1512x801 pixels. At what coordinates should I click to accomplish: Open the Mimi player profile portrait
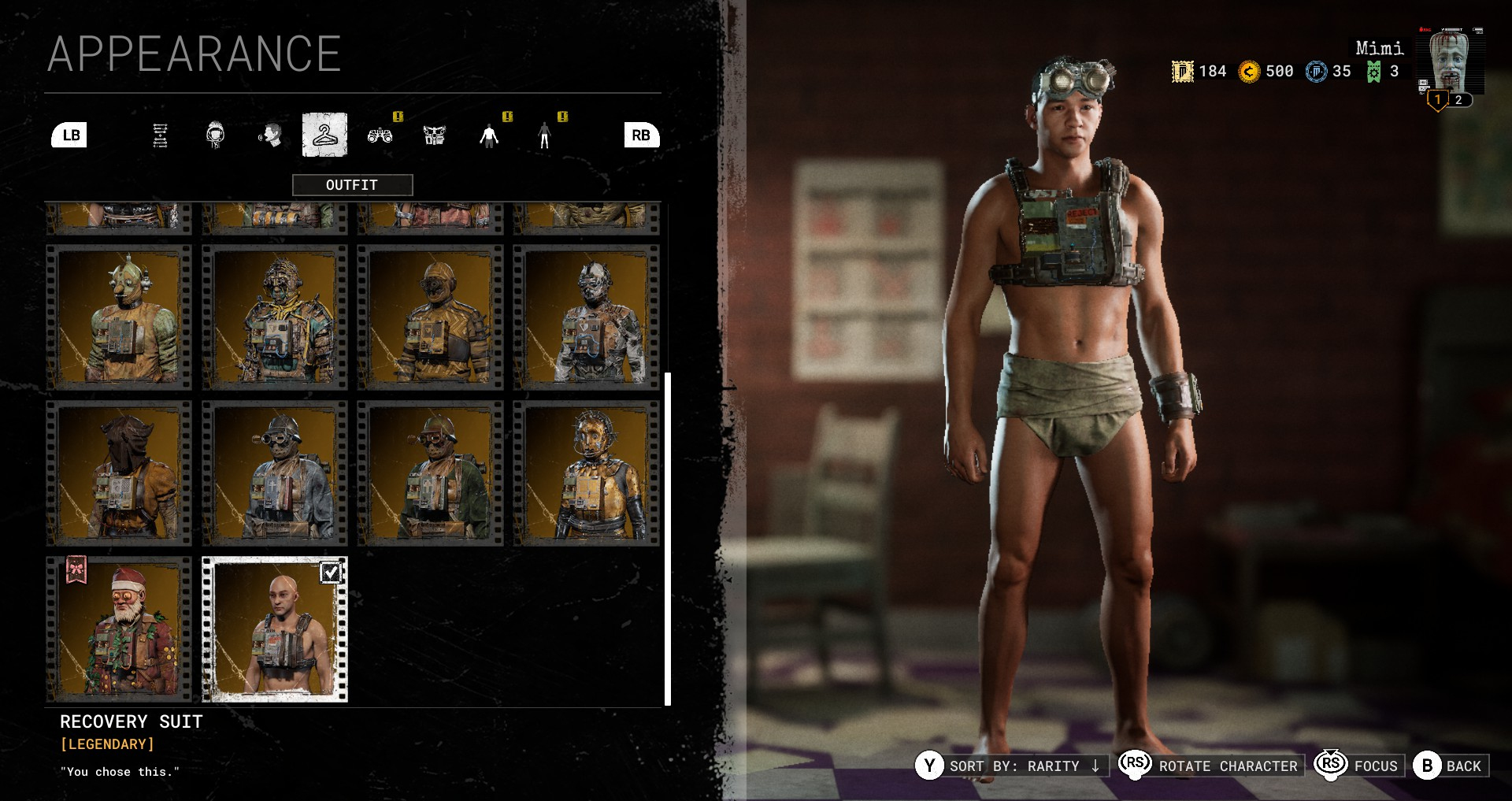point(1450,63)
